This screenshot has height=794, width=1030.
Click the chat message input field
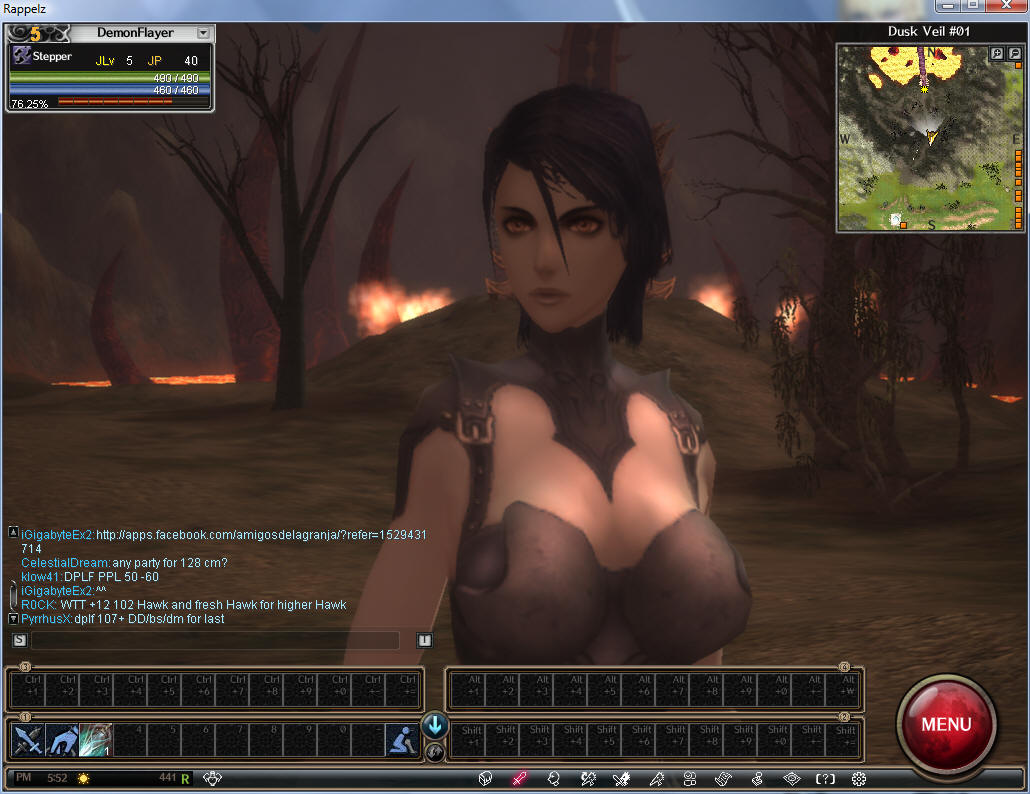pyautogui.click(x=215, y=640)
